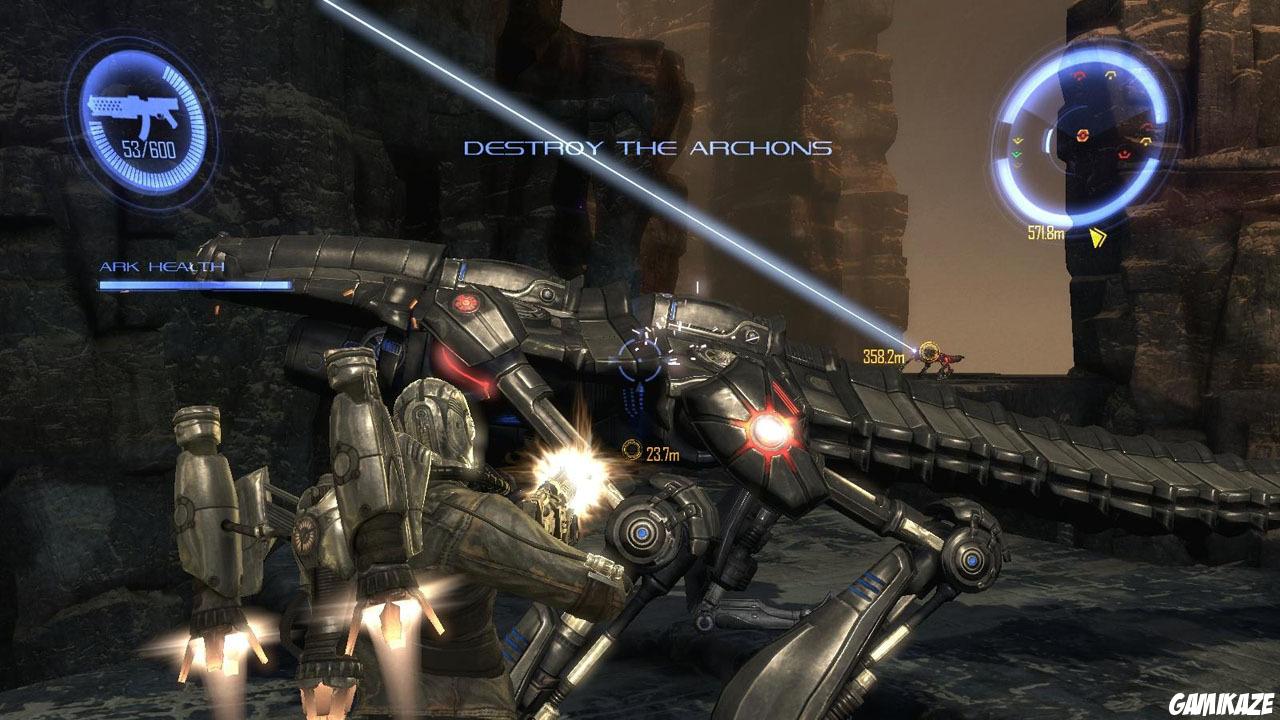Click the yellow arrow beside the 571.8m readout

[1098, 237]
